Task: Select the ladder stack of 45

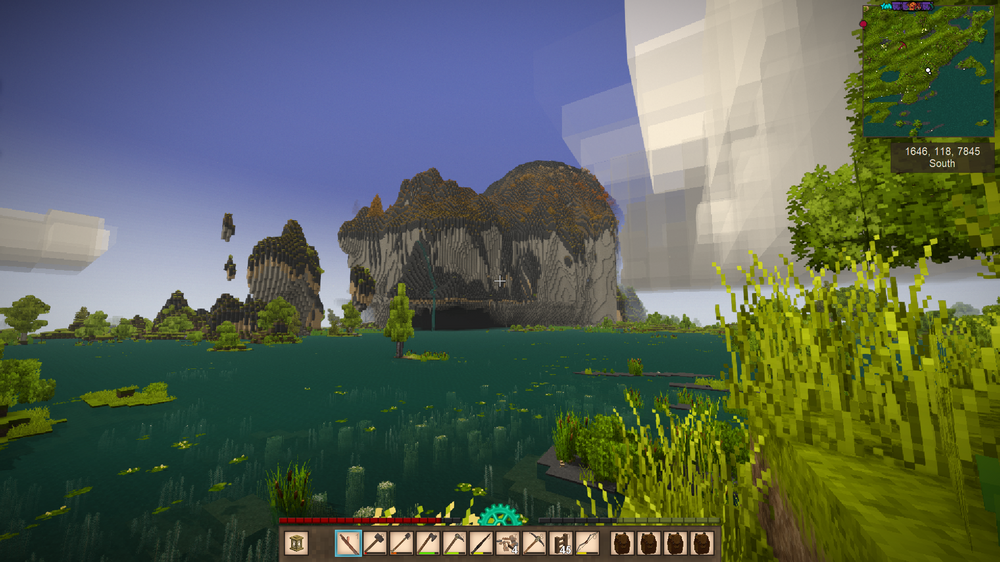Action: pos(561,543)
